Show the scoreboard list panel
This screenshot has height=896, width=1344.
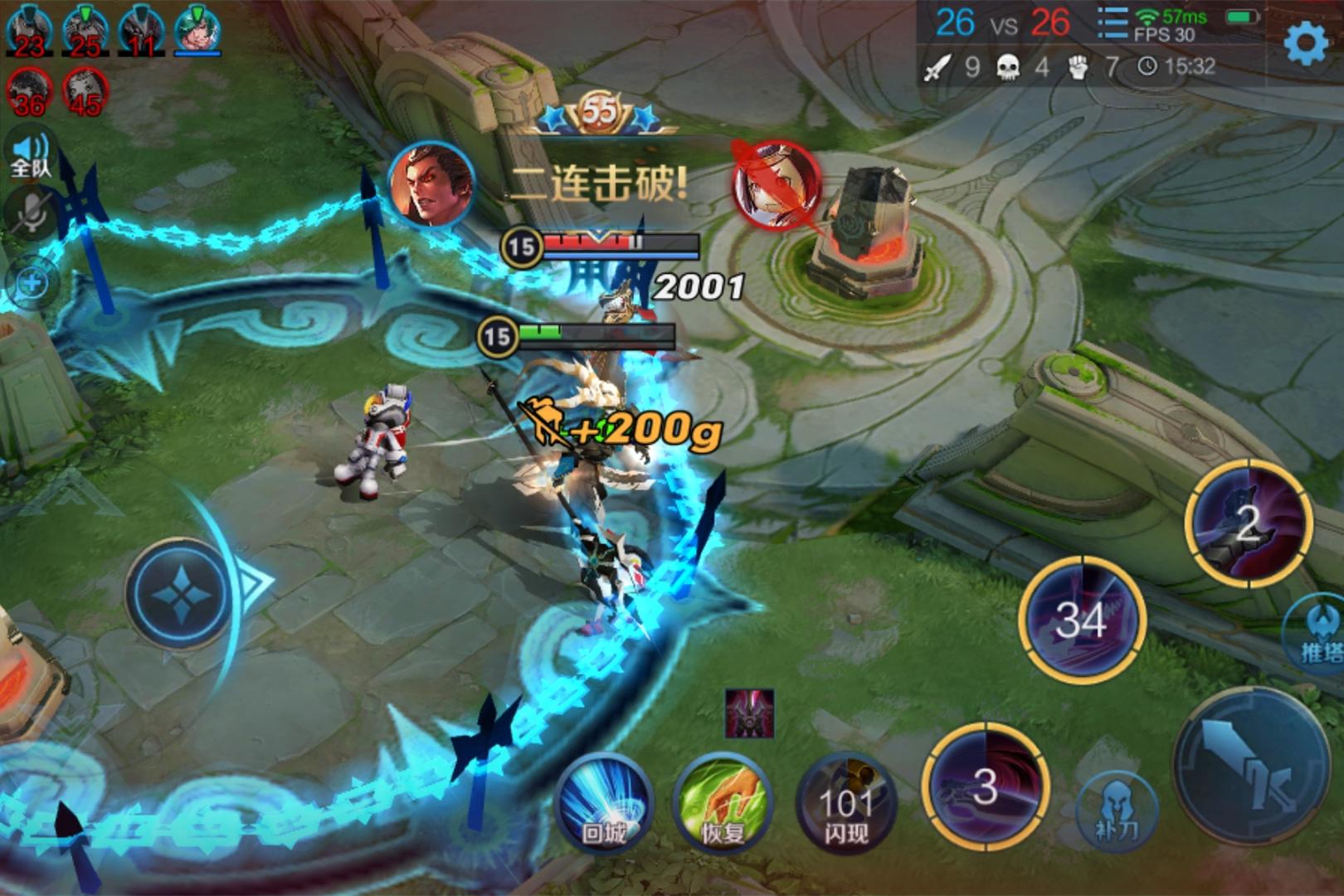point(1111,23)
